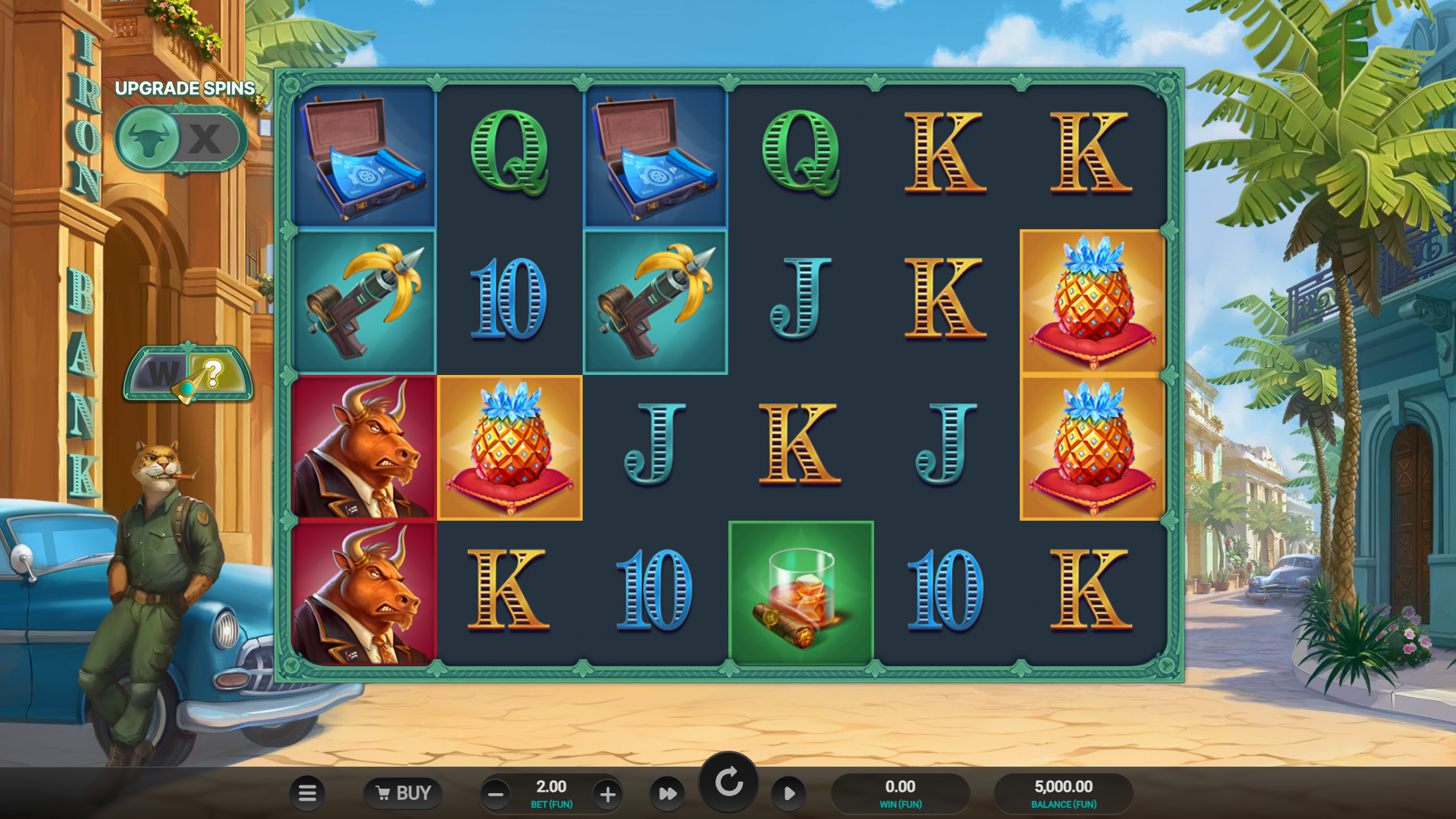Decrease the bet amount
The width and height of the screenshot is (1456, 819).
[495, 795]
